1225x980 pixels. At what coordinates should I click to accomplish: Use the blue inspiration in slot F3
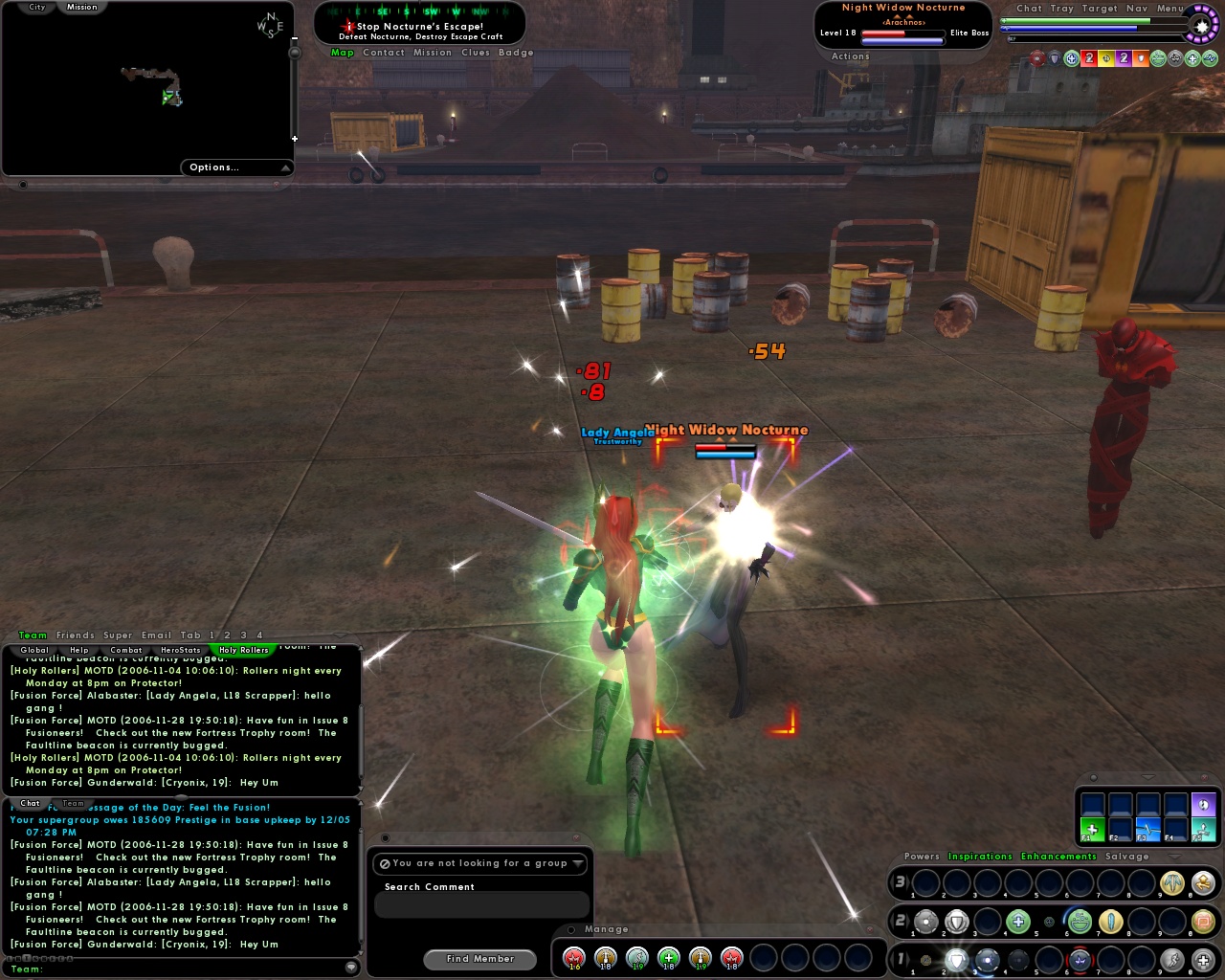1147,830
